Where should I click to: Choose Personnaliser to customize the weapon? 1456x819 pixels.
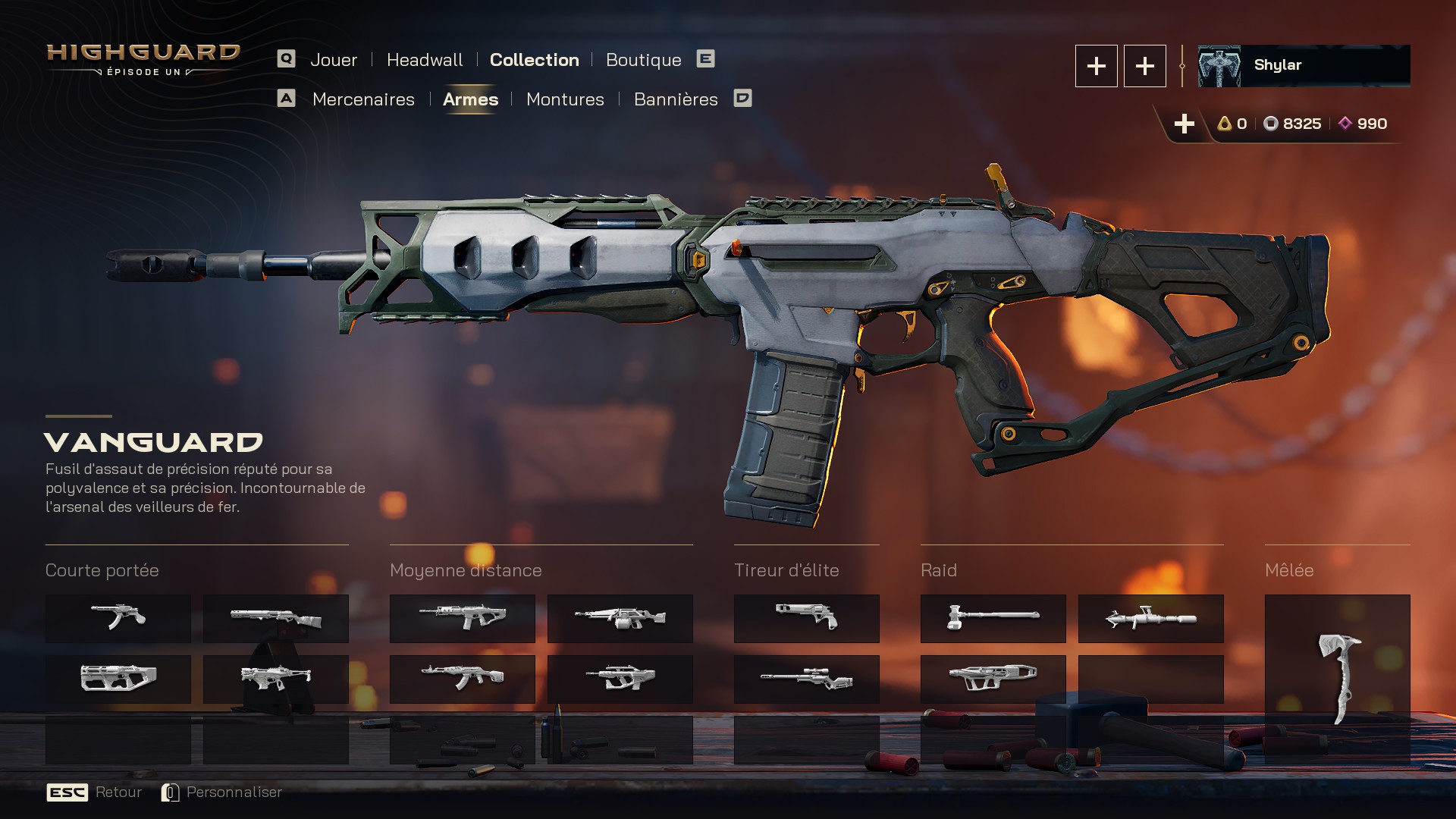click(x=234, y=792)
